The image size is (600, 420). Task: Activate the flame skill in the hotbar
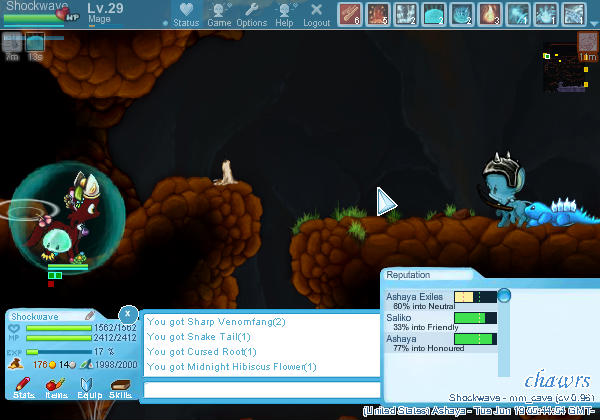[x=490, y=14]
